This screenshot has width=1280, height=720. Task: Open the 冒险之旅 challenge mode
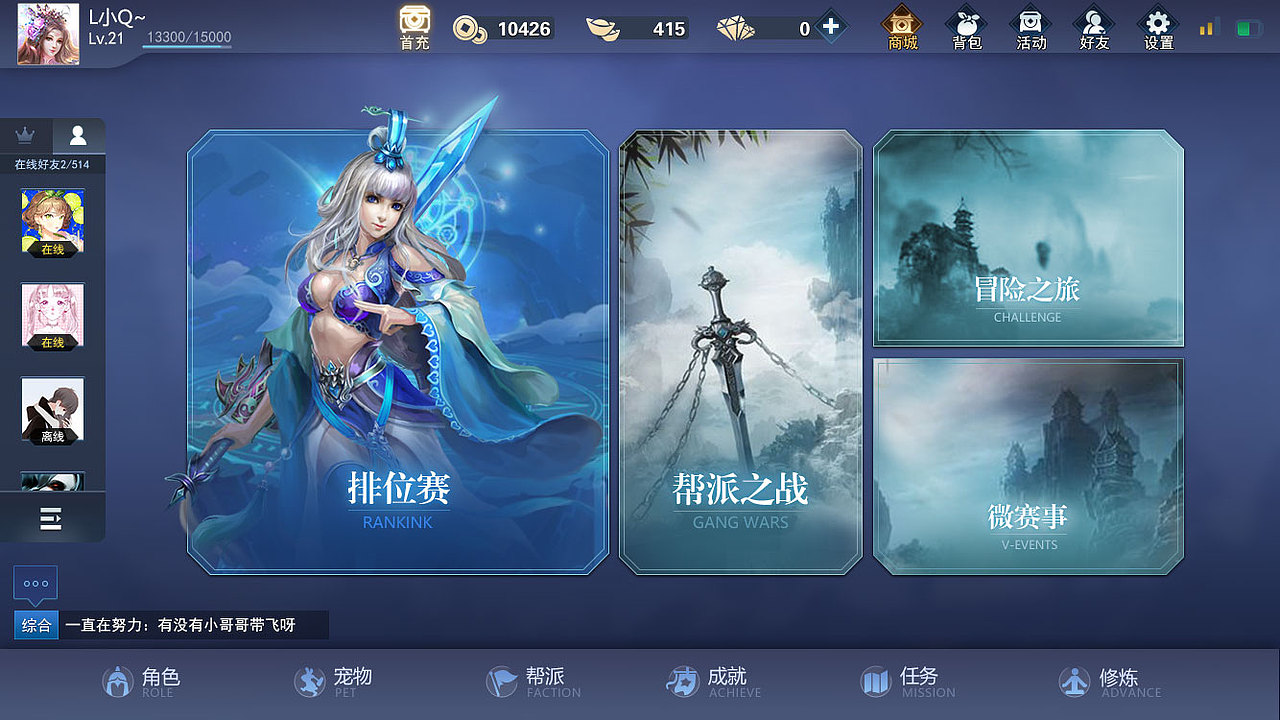click(x=1028, y=240)
